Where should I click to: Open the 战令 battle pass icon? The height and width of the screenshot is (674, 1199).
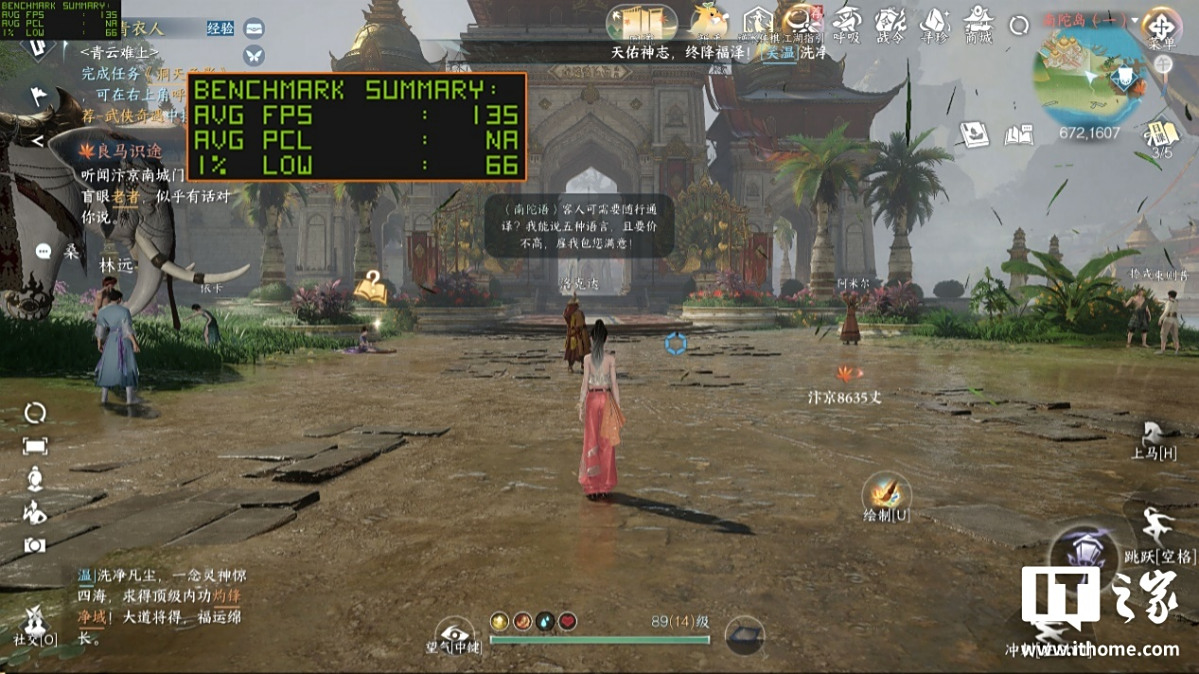(x=889, y=23)
